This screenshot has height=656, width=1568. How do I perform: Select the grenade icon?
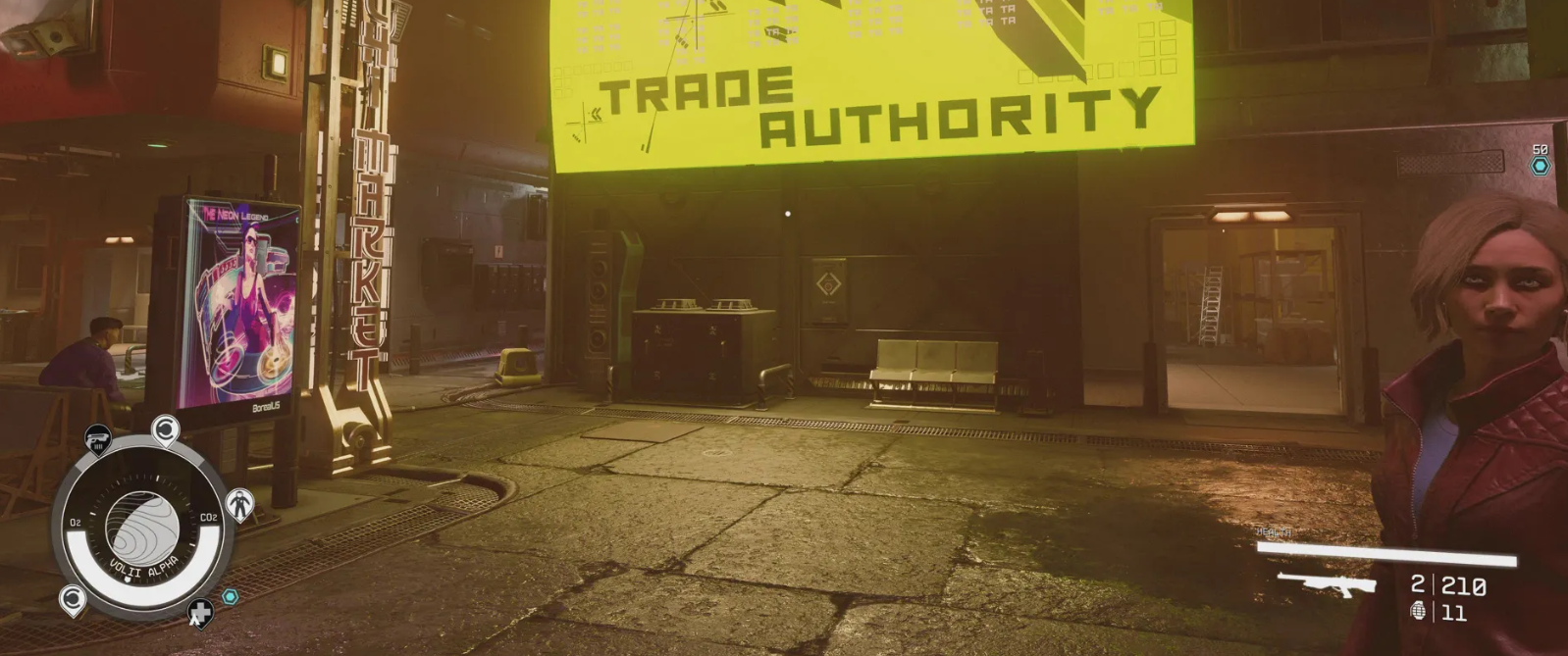point(1418,612)
